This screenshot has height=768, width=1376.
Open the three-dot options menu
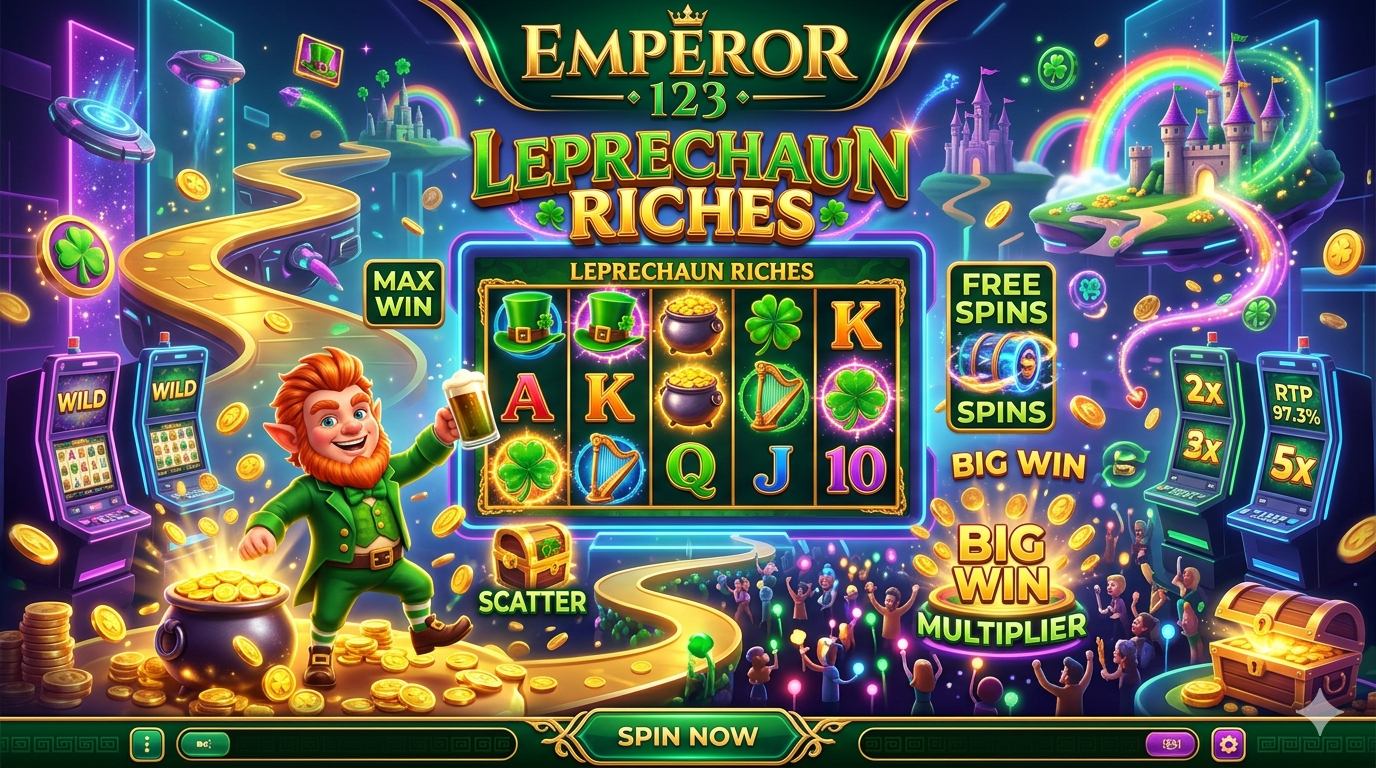(x=147, y=743)
